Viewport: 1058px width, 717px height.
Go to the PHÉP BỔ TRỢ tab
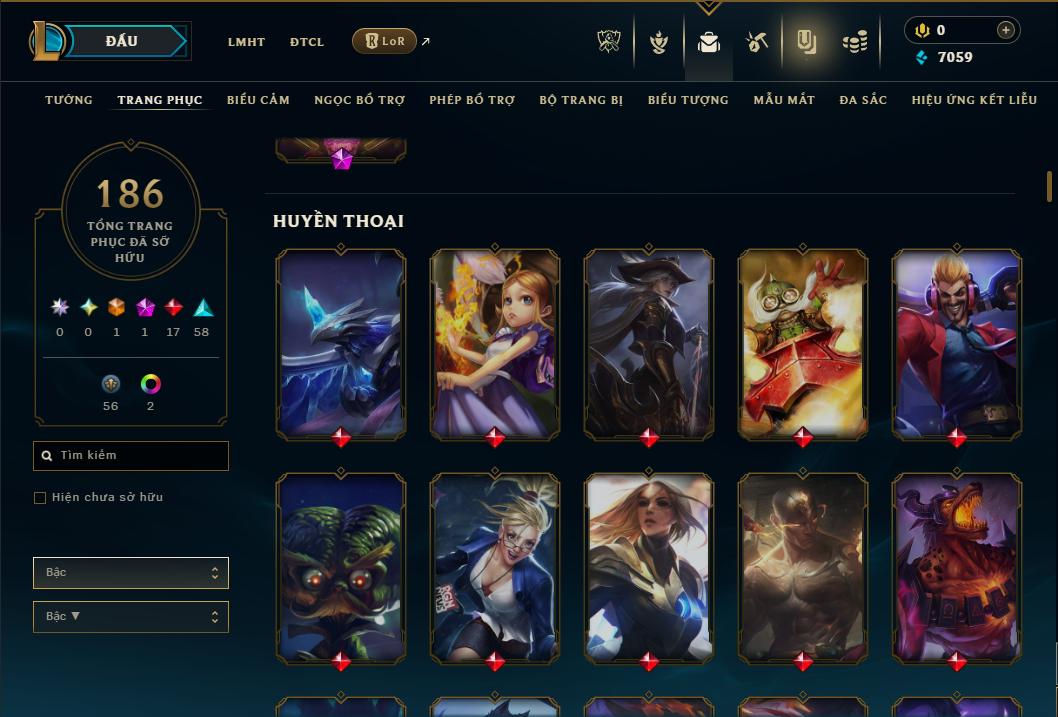tap(472, 100)
